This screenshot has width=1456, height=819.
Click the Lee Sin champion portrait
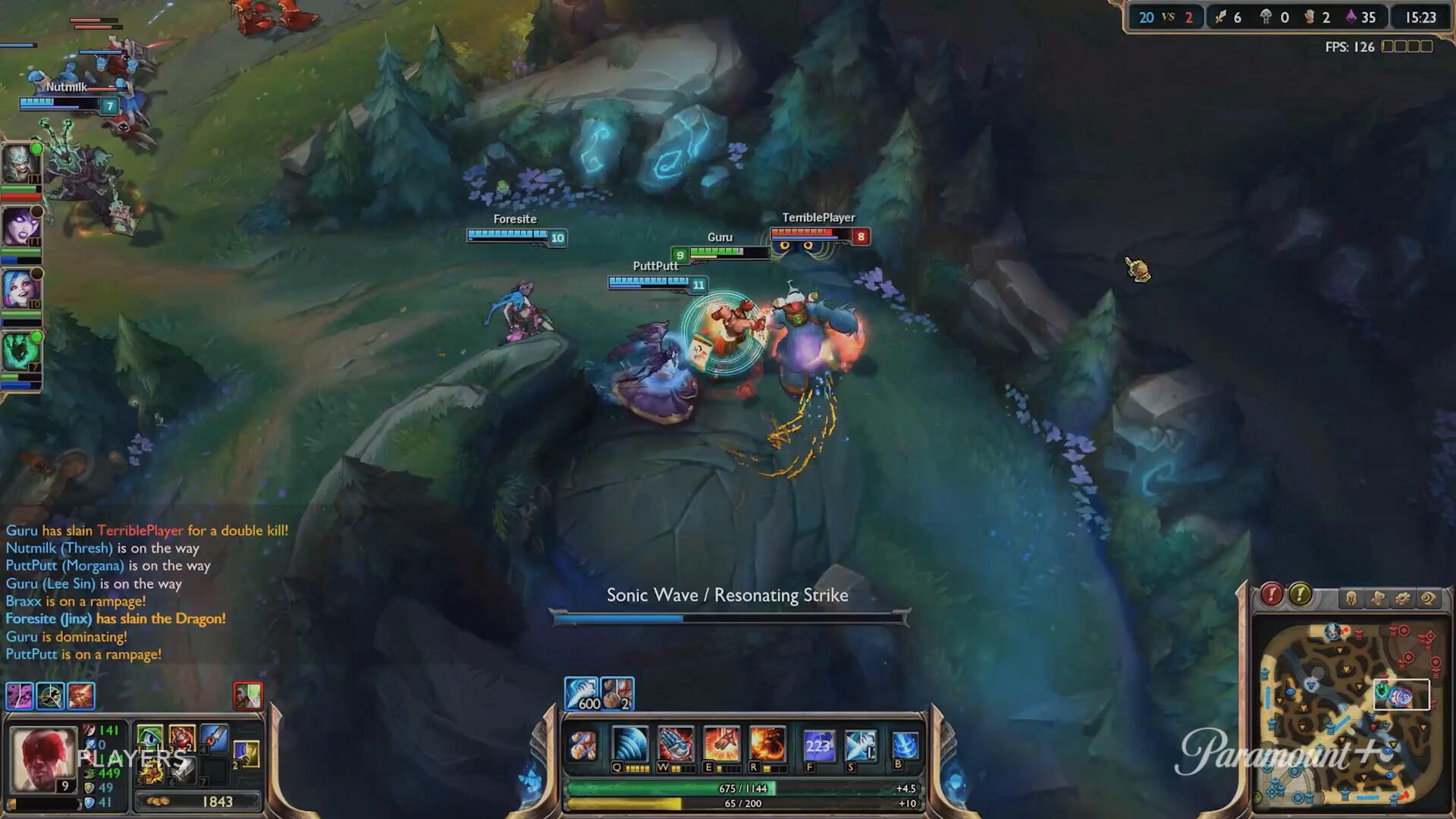pos(43,760)
